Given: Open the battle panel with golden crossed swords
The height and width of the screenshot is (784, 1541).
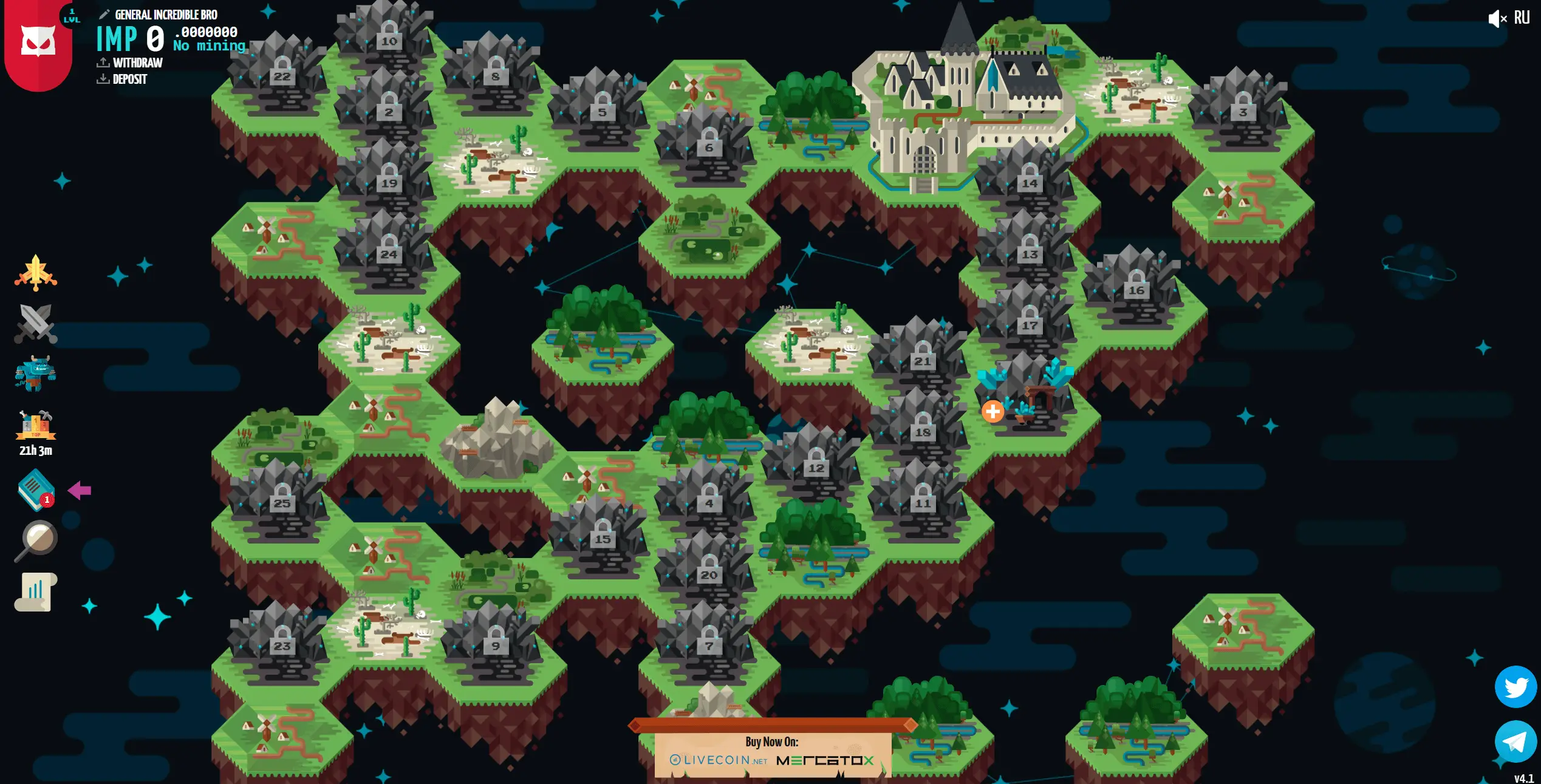Looking at the screenshot, I should pos(35,273).
